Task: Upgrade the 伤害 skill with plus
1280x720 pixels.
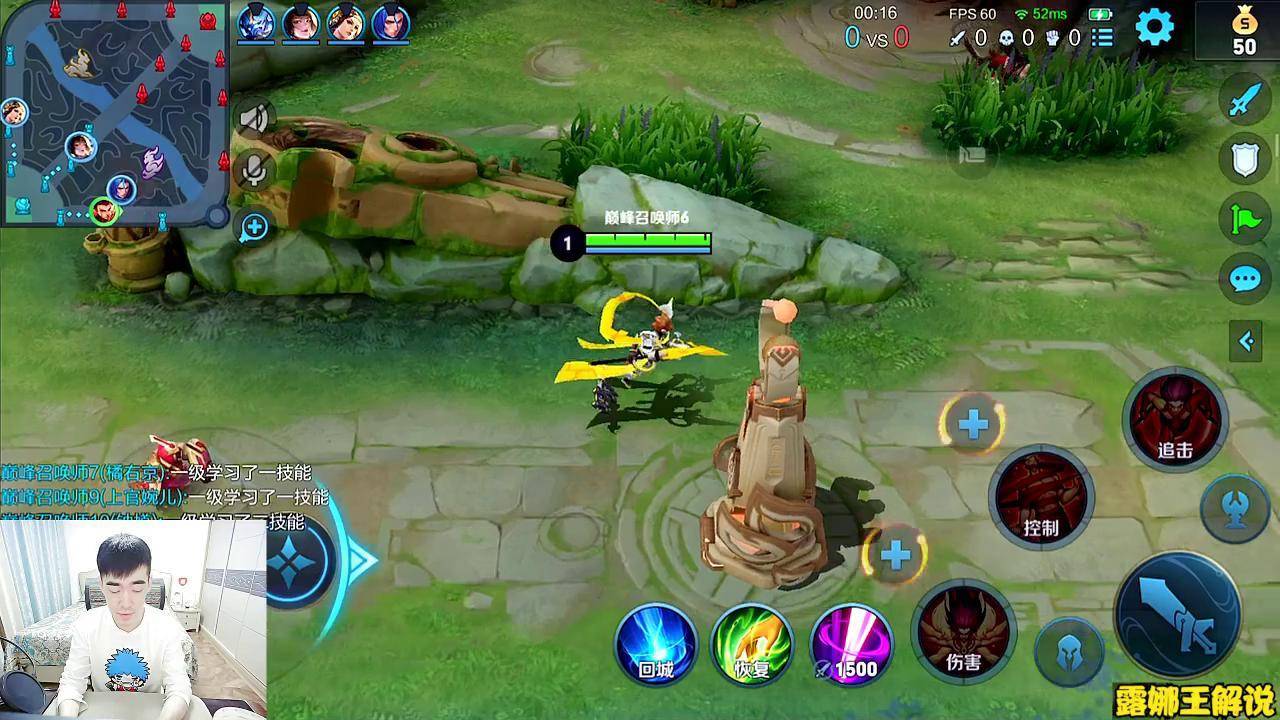Action: pos(895,555)
